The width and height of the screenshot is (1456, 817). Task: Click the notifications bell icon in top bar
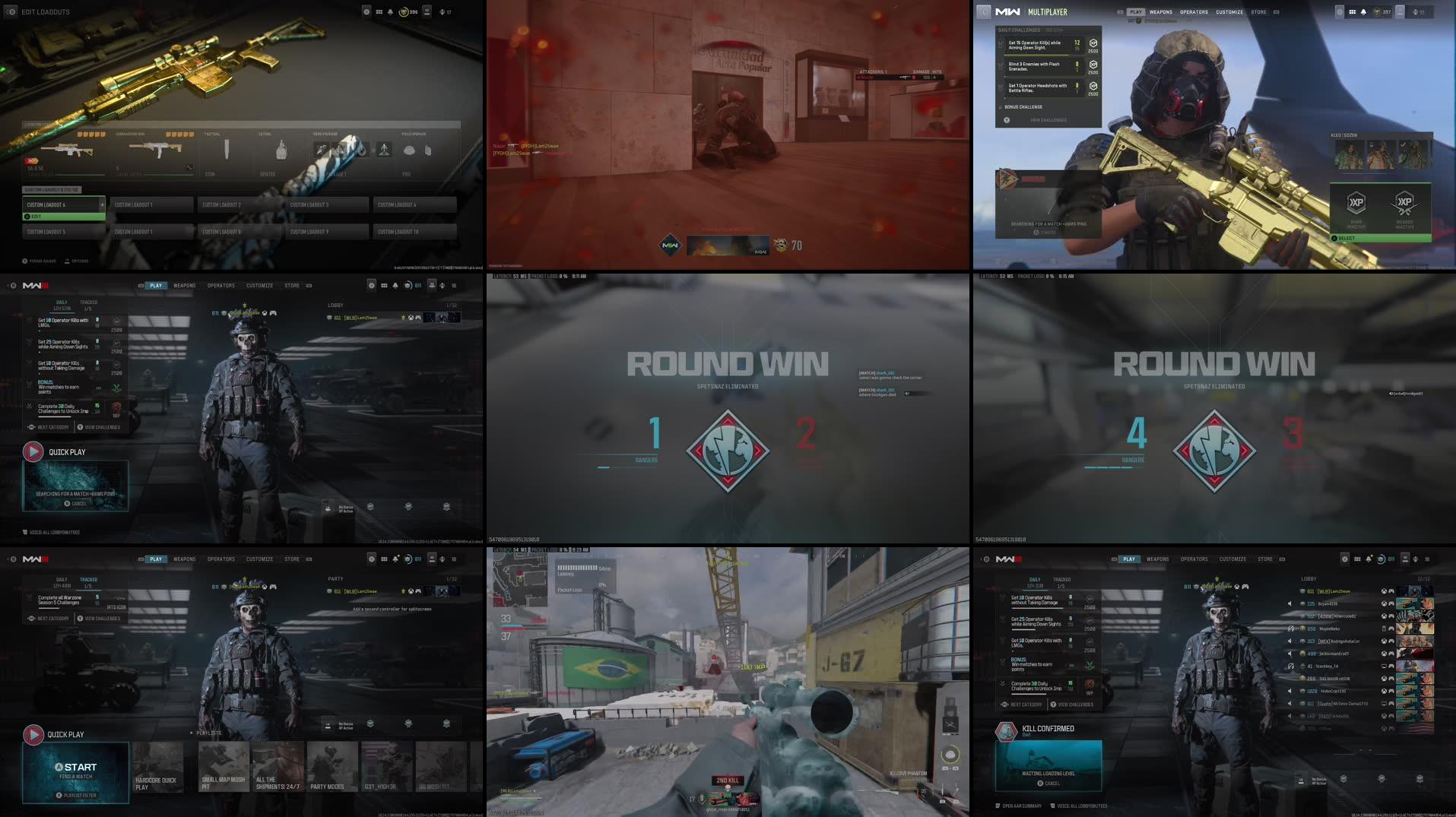[1365, 12]
